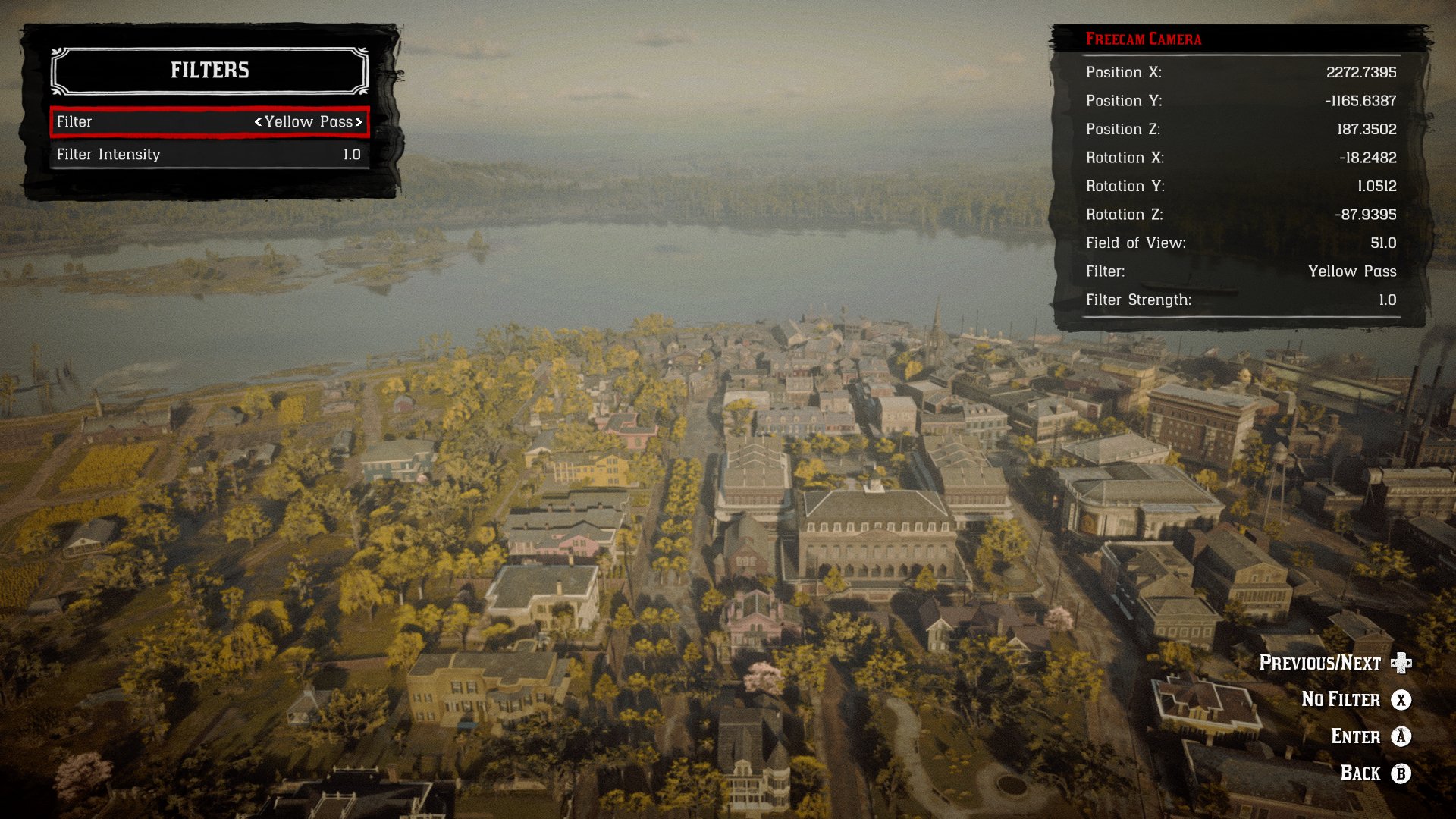This screenshot has height=819, width=1456.
Task: Click the left arrow beside Yellow Pass
Action: [259, 122]
